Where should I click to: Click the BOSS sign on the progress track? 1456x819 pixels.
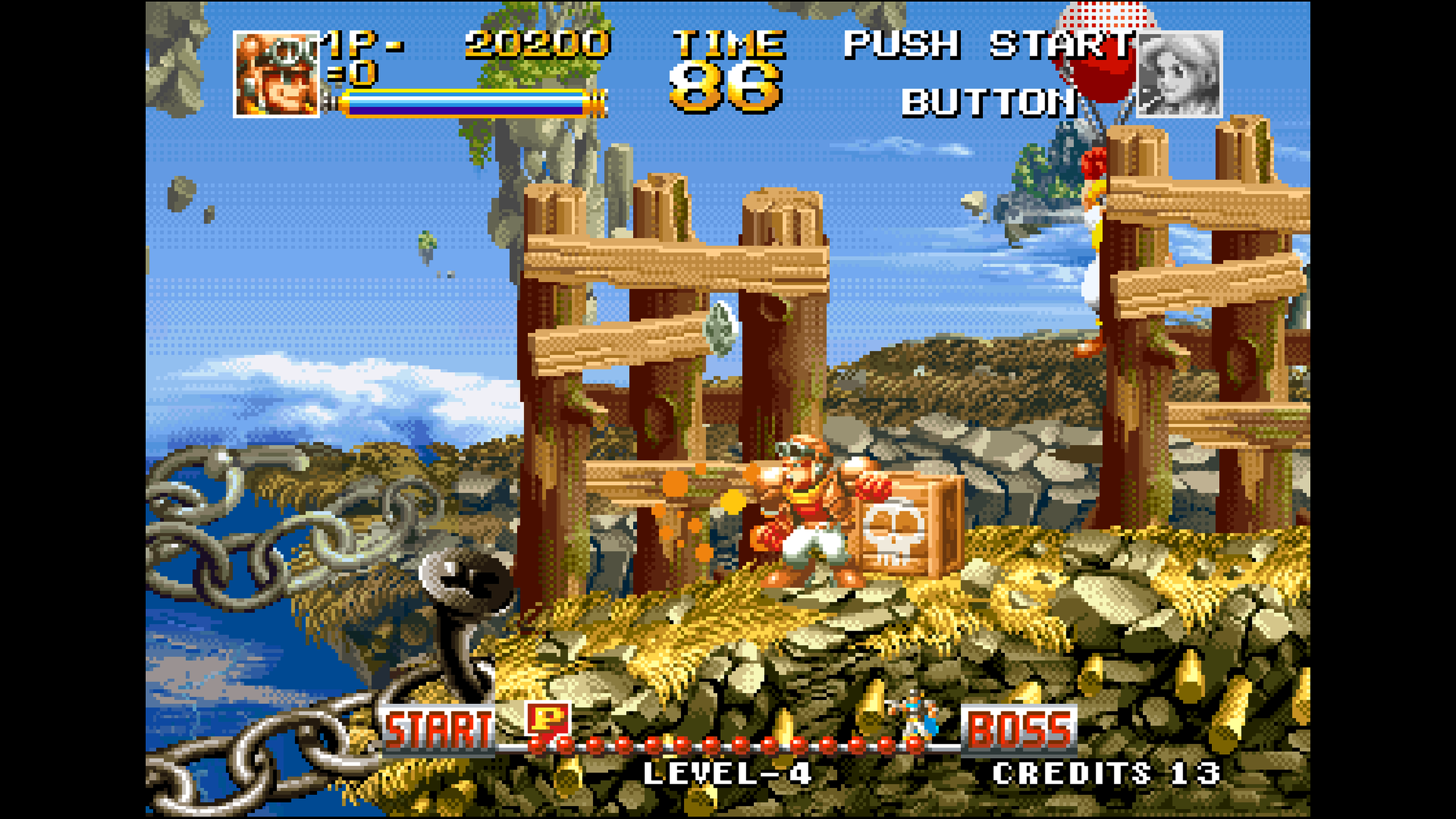(x=1019, y=730)
